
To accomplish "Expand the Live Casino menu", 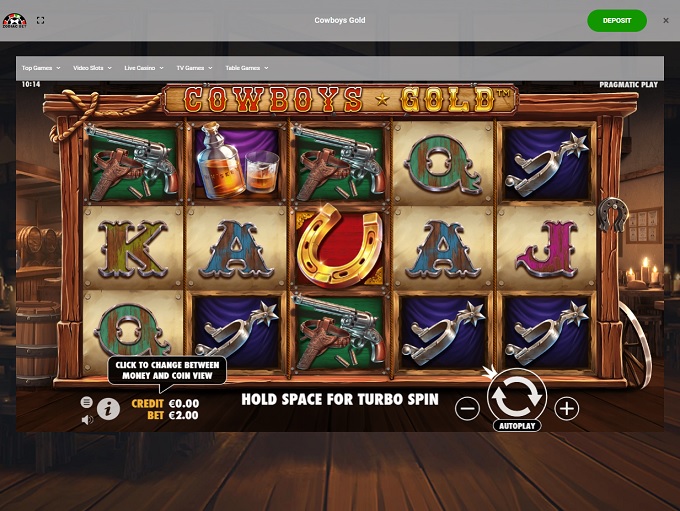I will [145, 68].
